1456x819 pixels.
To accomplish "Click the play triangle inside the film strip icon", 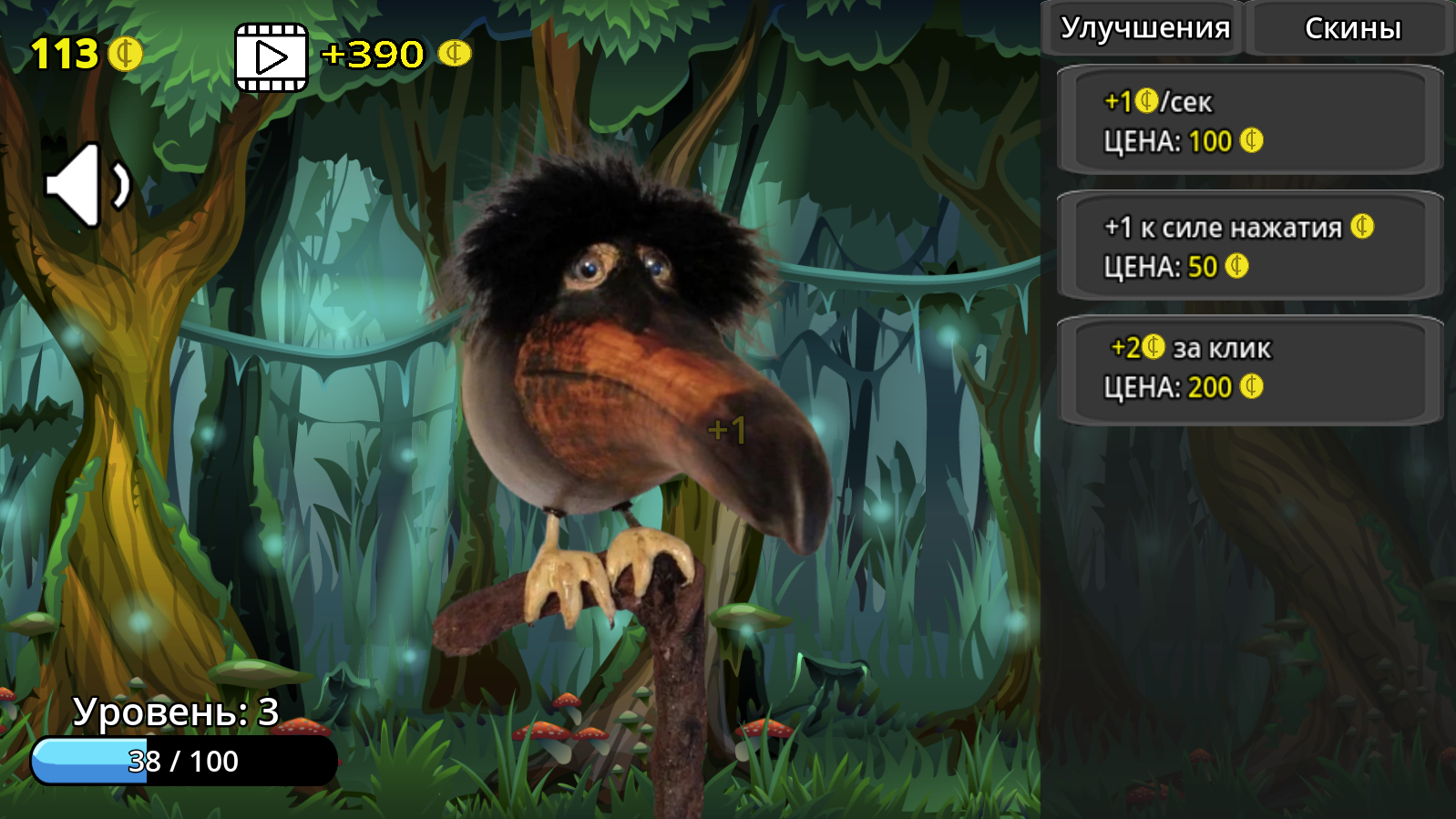I will point(271,57).
